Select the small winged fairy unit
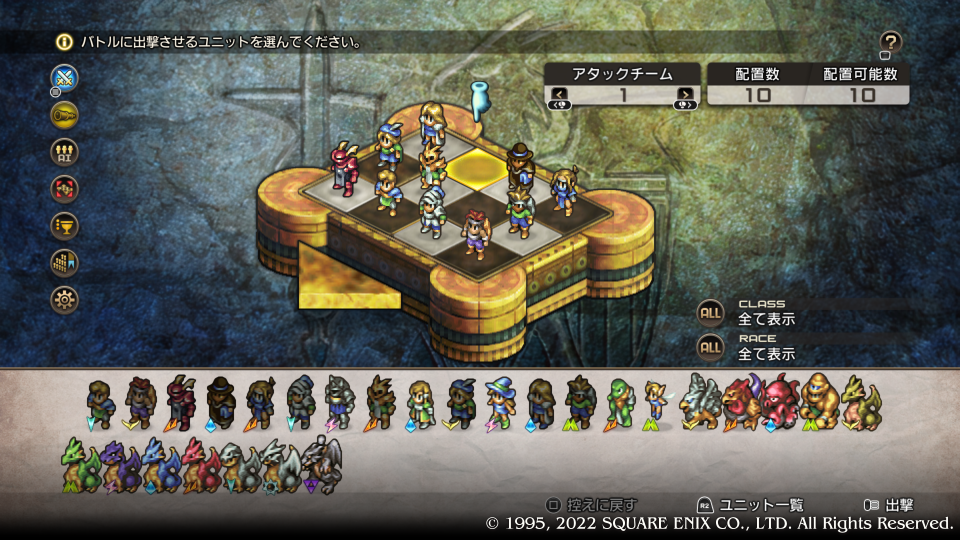This screenshot has height=540, width=960. click(655, 400)
